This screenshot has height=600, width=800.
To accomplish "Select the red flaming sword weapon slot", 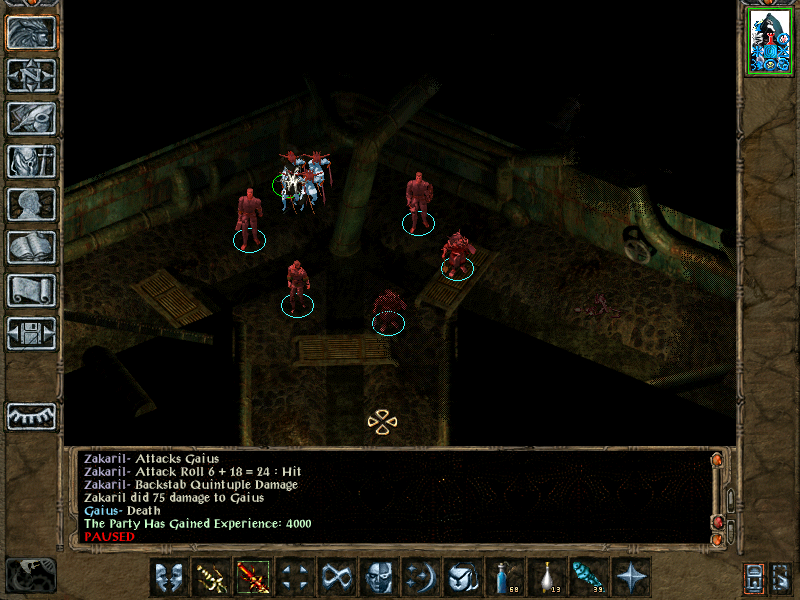I will [253, 577].
